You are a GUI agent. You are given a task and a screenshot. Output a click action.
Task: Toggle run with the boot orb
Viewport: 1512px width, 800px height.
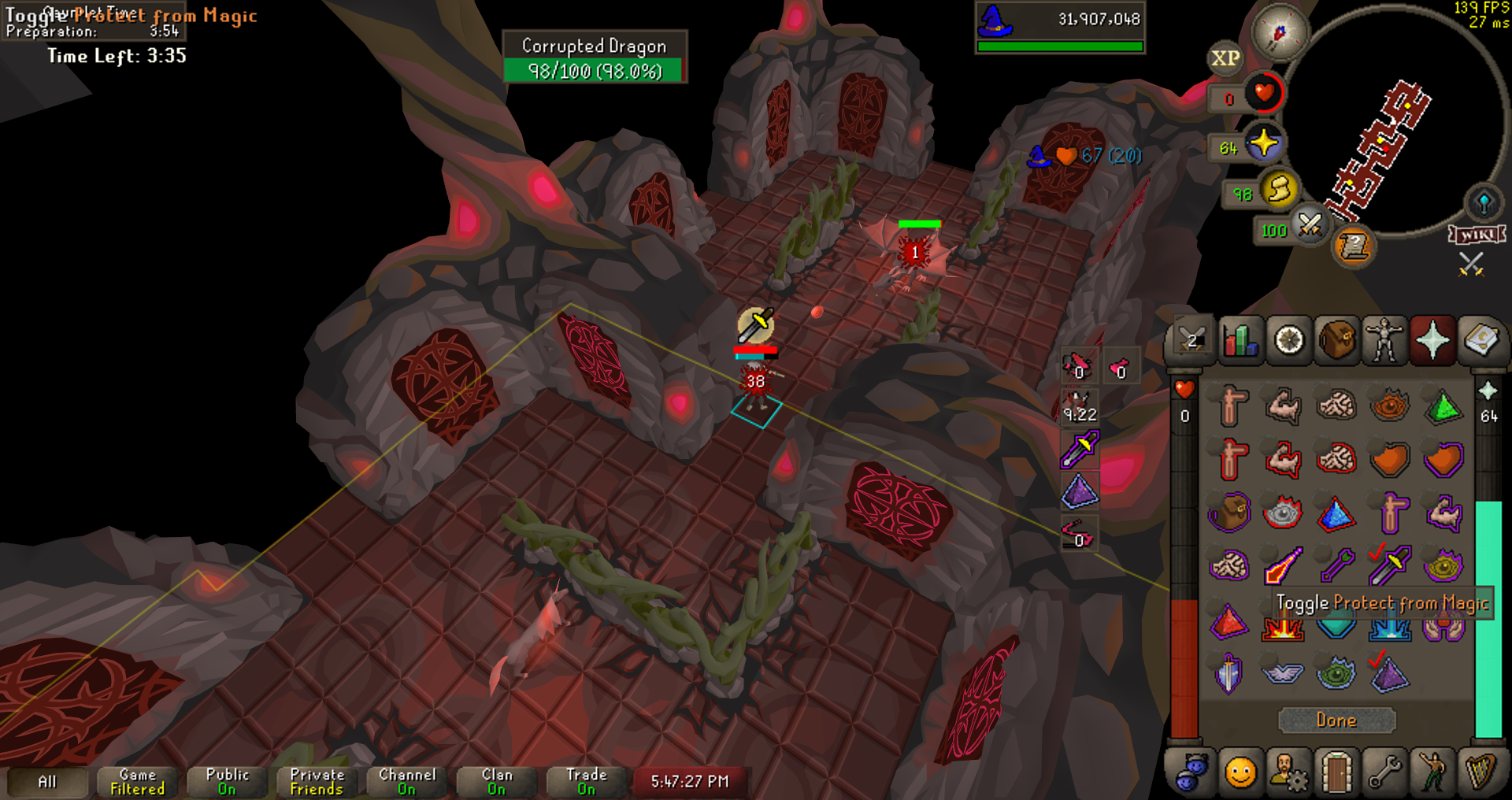1279,191
